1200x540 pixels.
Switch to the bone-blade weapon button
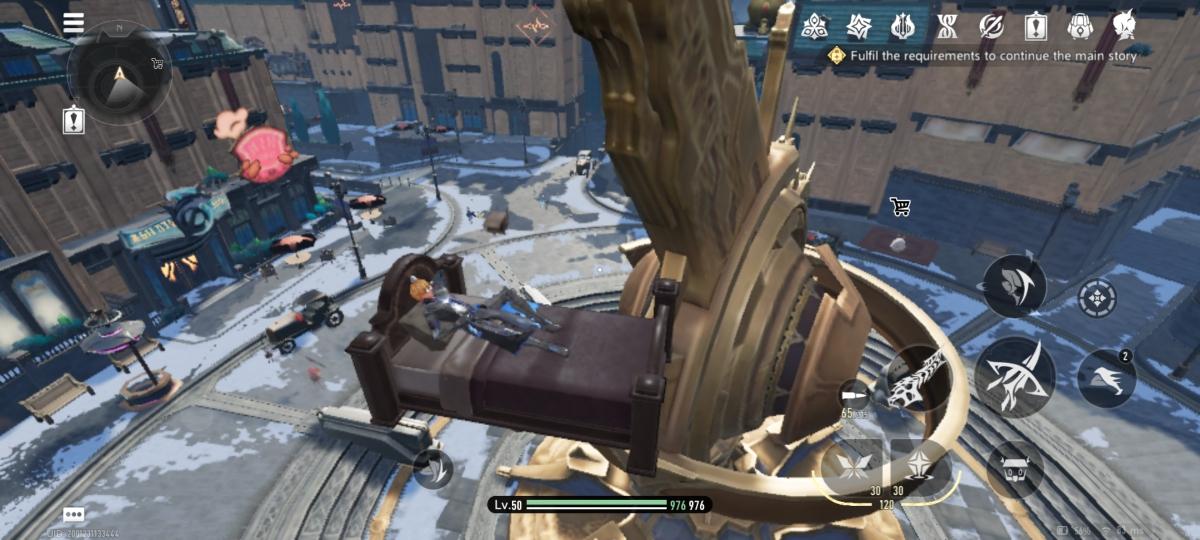[x=917, y=378]
